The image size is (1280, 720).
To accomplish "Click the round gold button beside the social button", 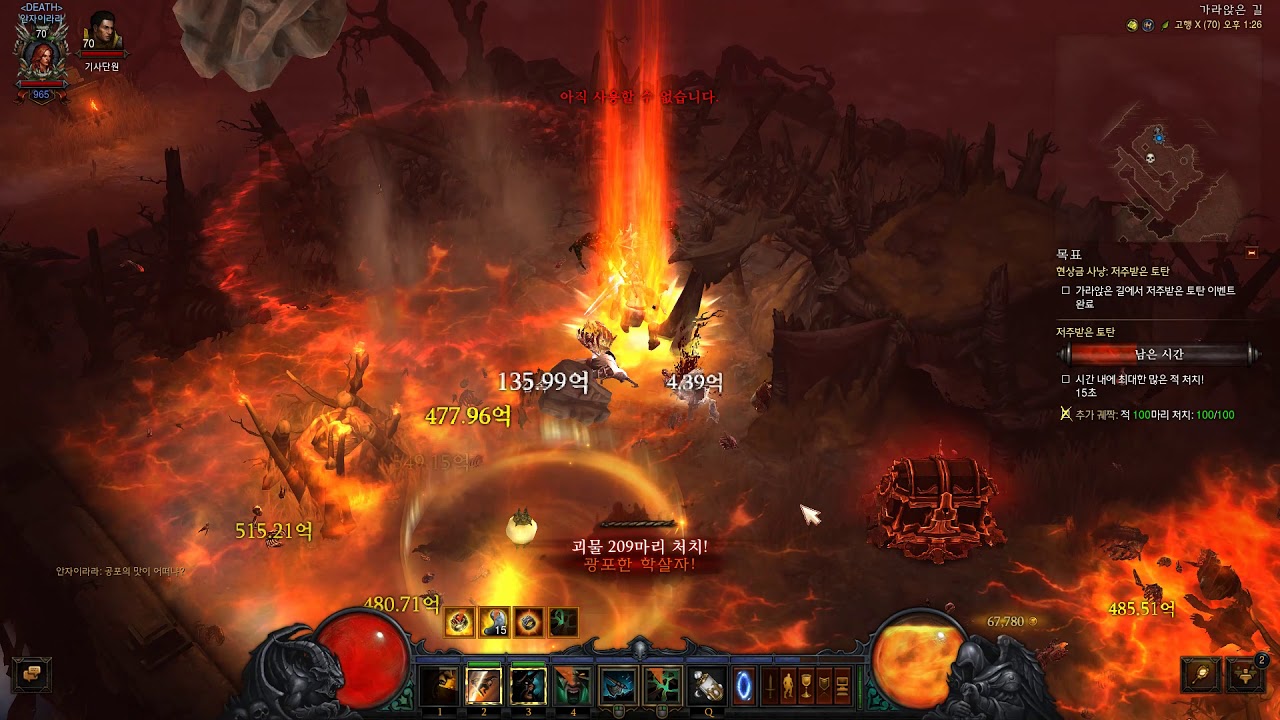I will pyautogui.click(x=1200, y=675).
